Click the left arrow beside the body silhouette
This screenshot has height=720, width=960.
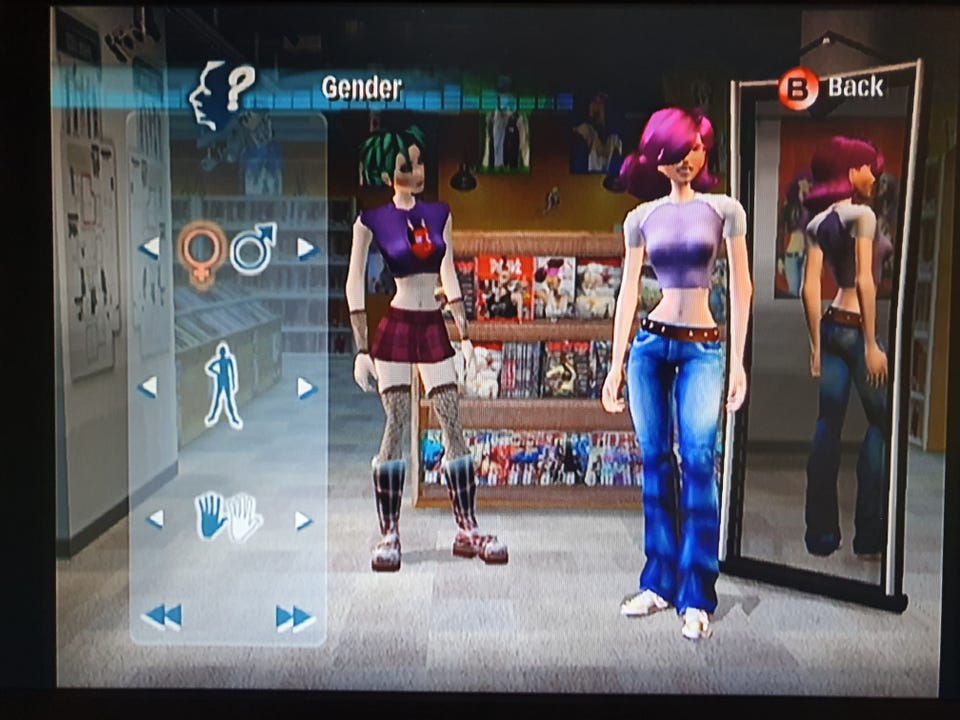click(x=149, y=386)
